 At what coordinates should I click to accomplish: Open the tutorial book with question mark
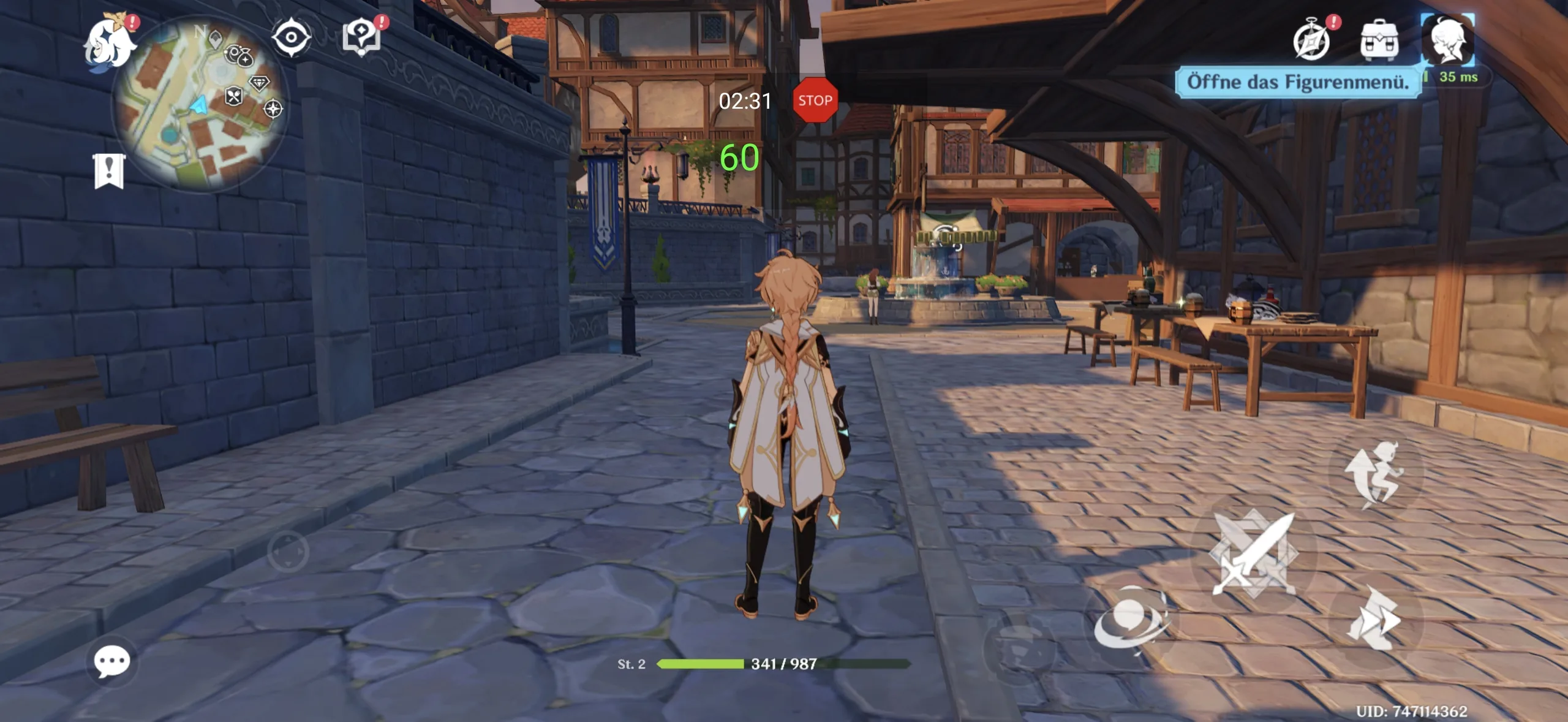coord(361,37)
